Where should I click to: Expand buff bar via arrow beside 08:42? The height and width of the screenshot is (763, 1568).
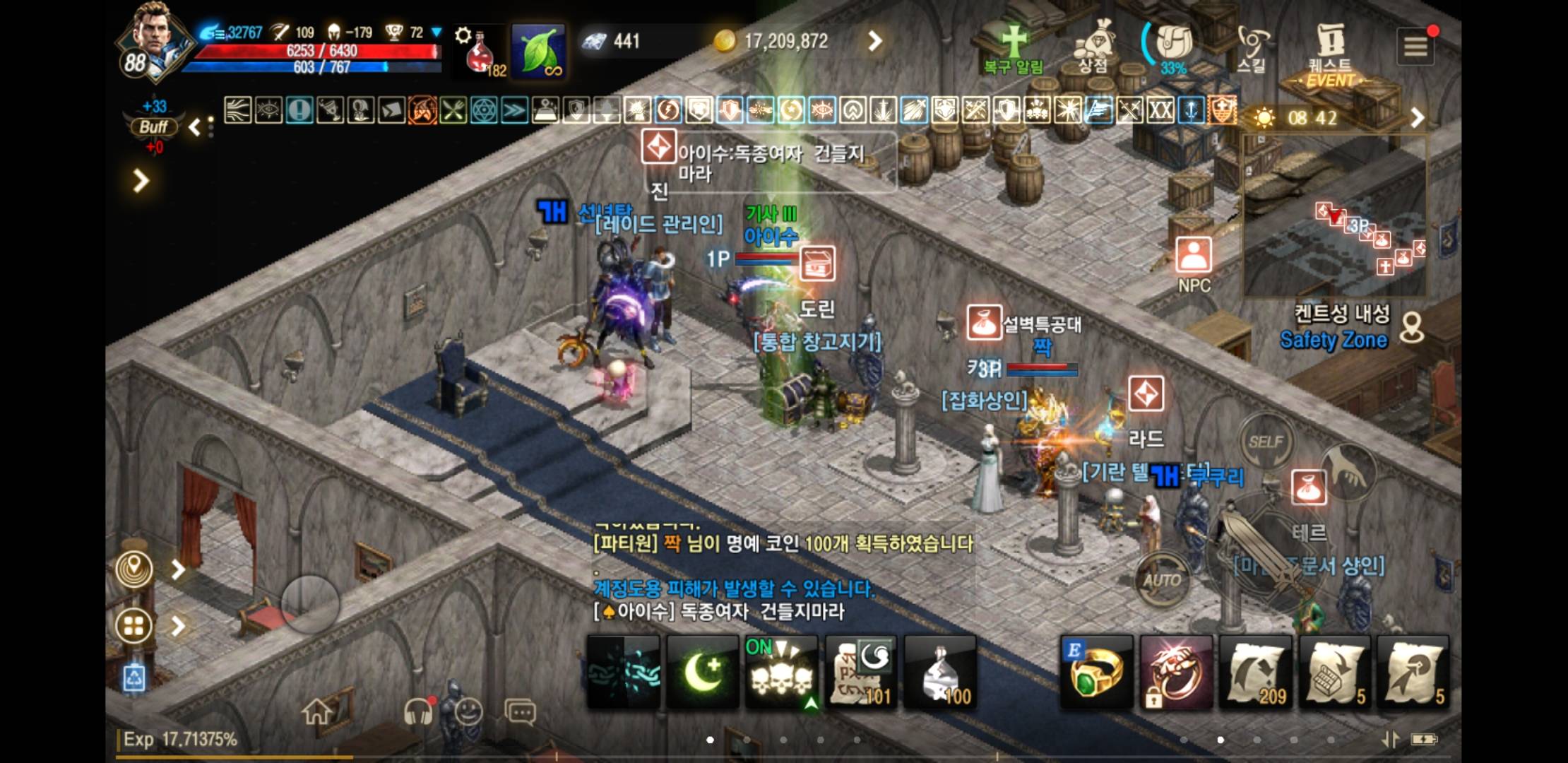tap(1418, 119)
